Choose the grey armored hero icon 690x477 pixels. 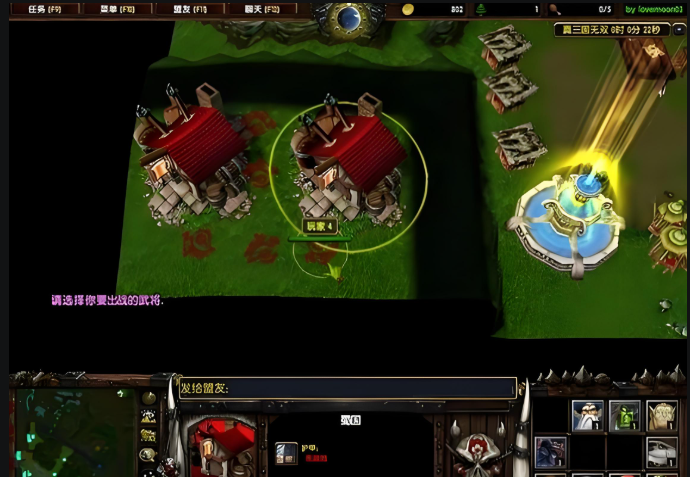(662, 452)
